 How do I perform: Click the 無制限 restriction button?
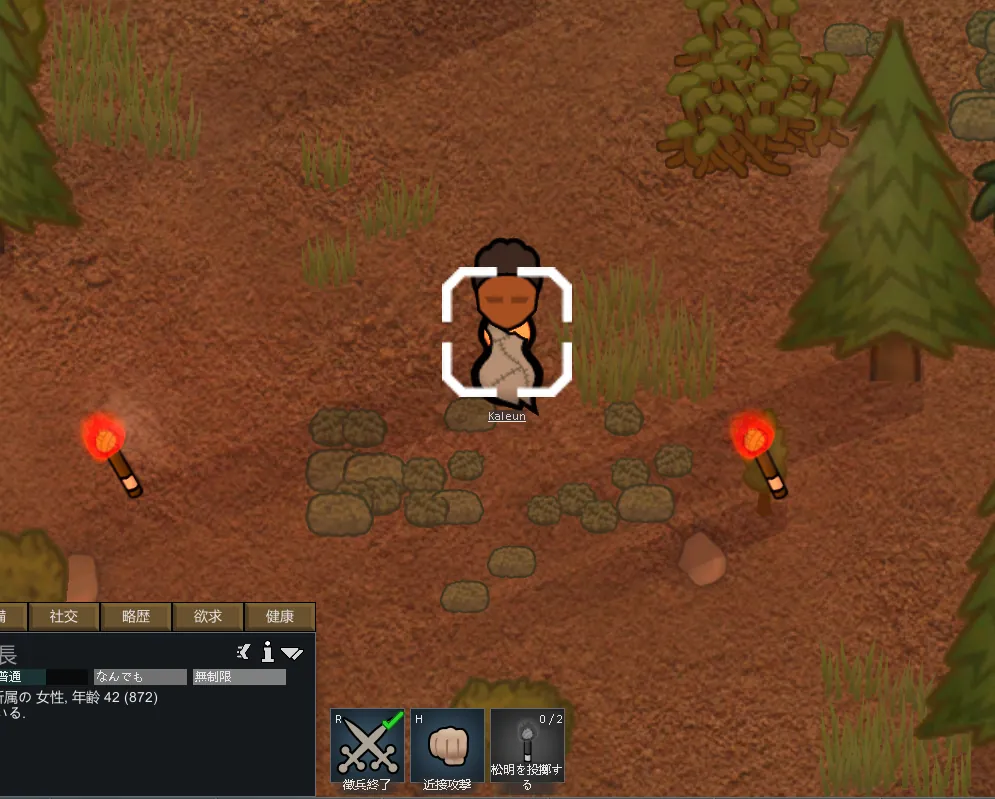click(x=239, y=677)
